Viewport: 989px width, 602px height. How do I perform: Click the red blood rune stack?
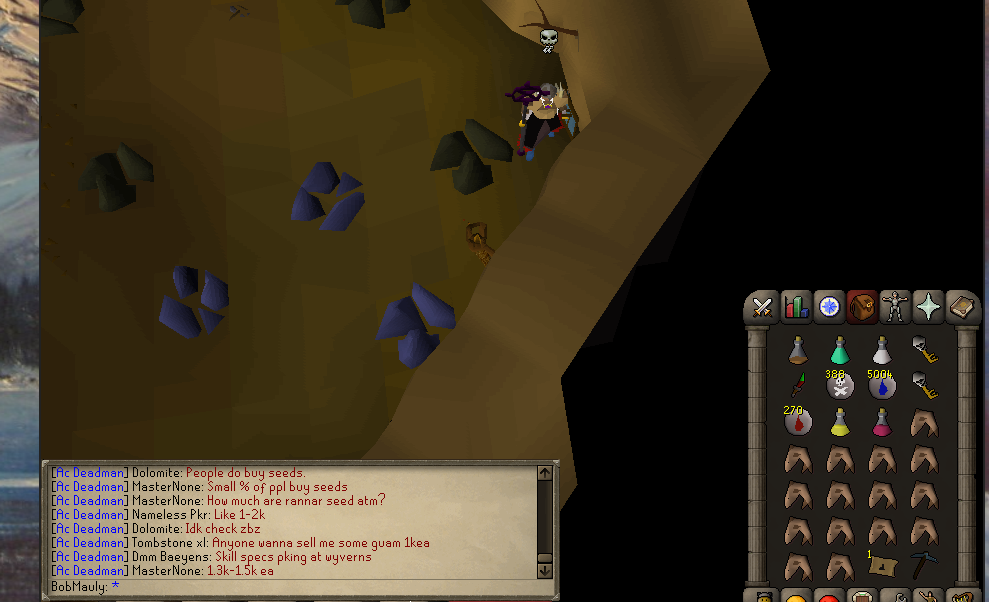click(x=798, y=422)
